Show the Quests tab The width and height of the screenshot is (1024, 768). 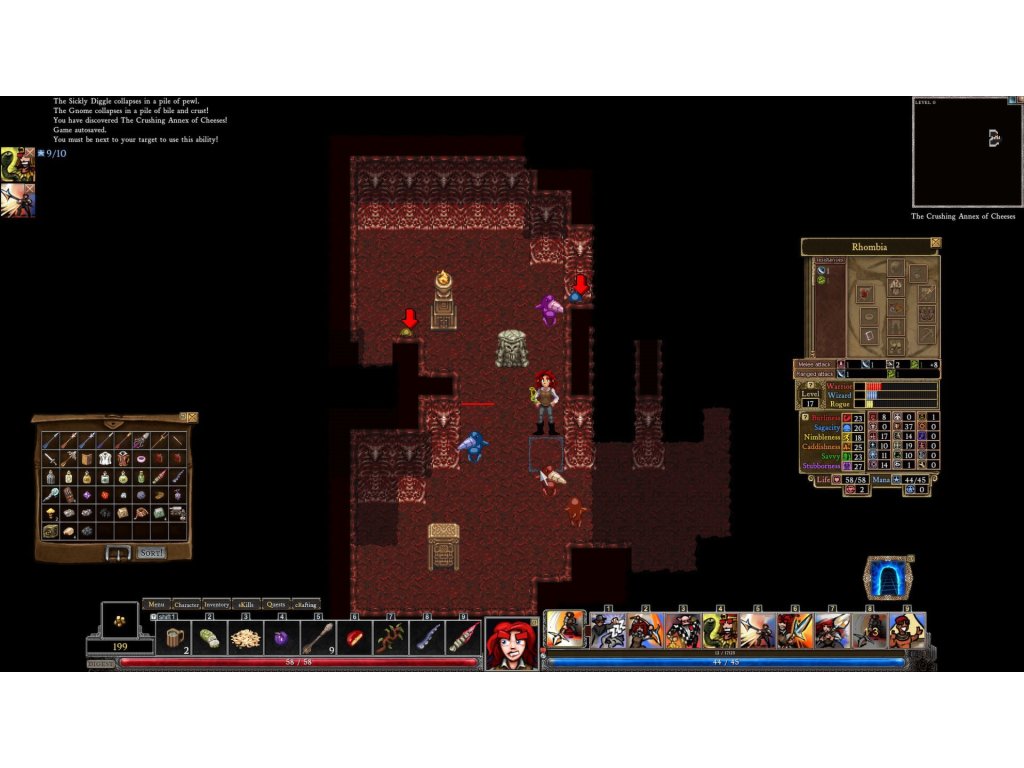(x=276, y=604)
